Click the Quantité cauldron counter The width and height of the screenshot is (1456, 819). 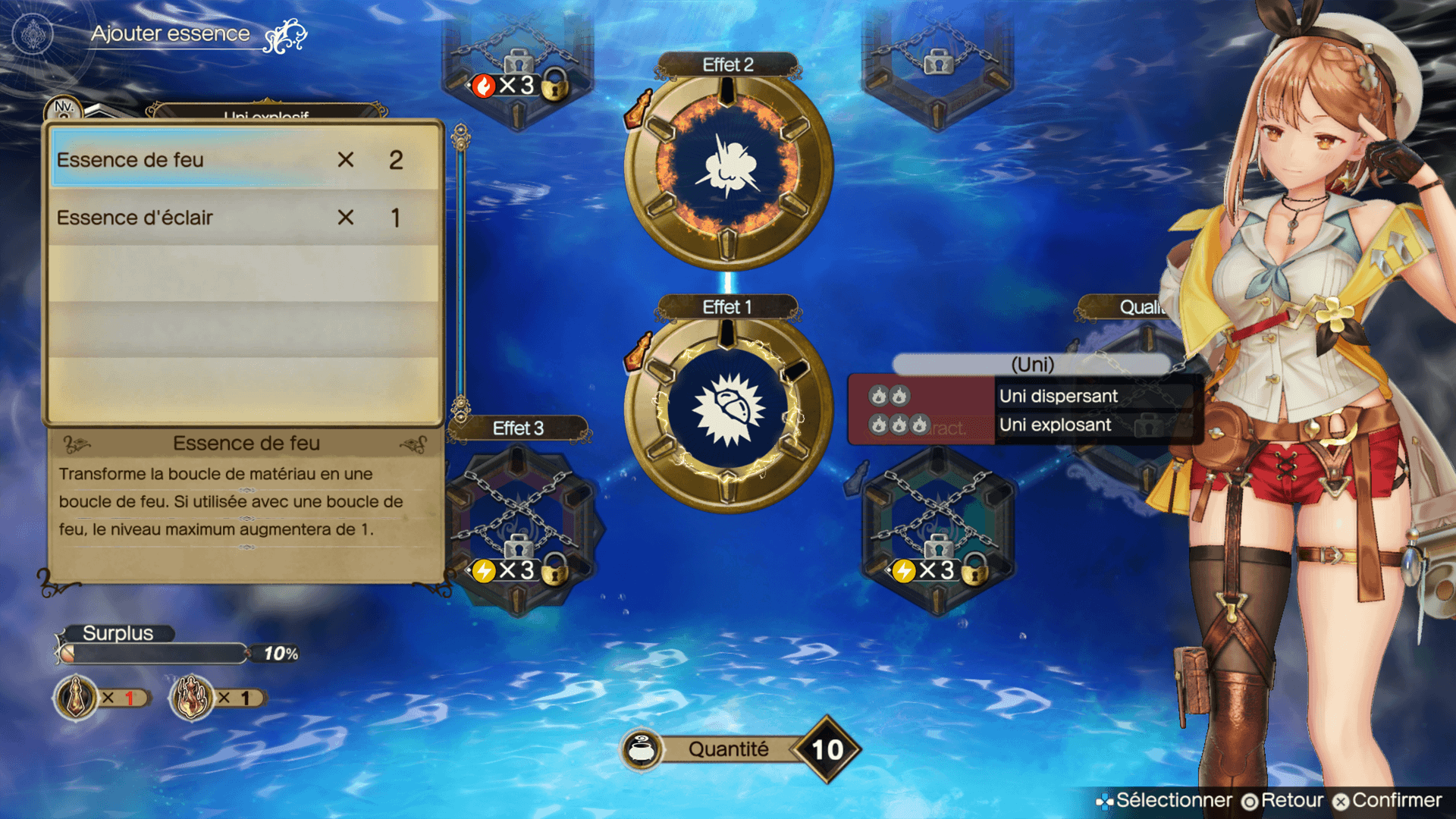click(739, 749)
